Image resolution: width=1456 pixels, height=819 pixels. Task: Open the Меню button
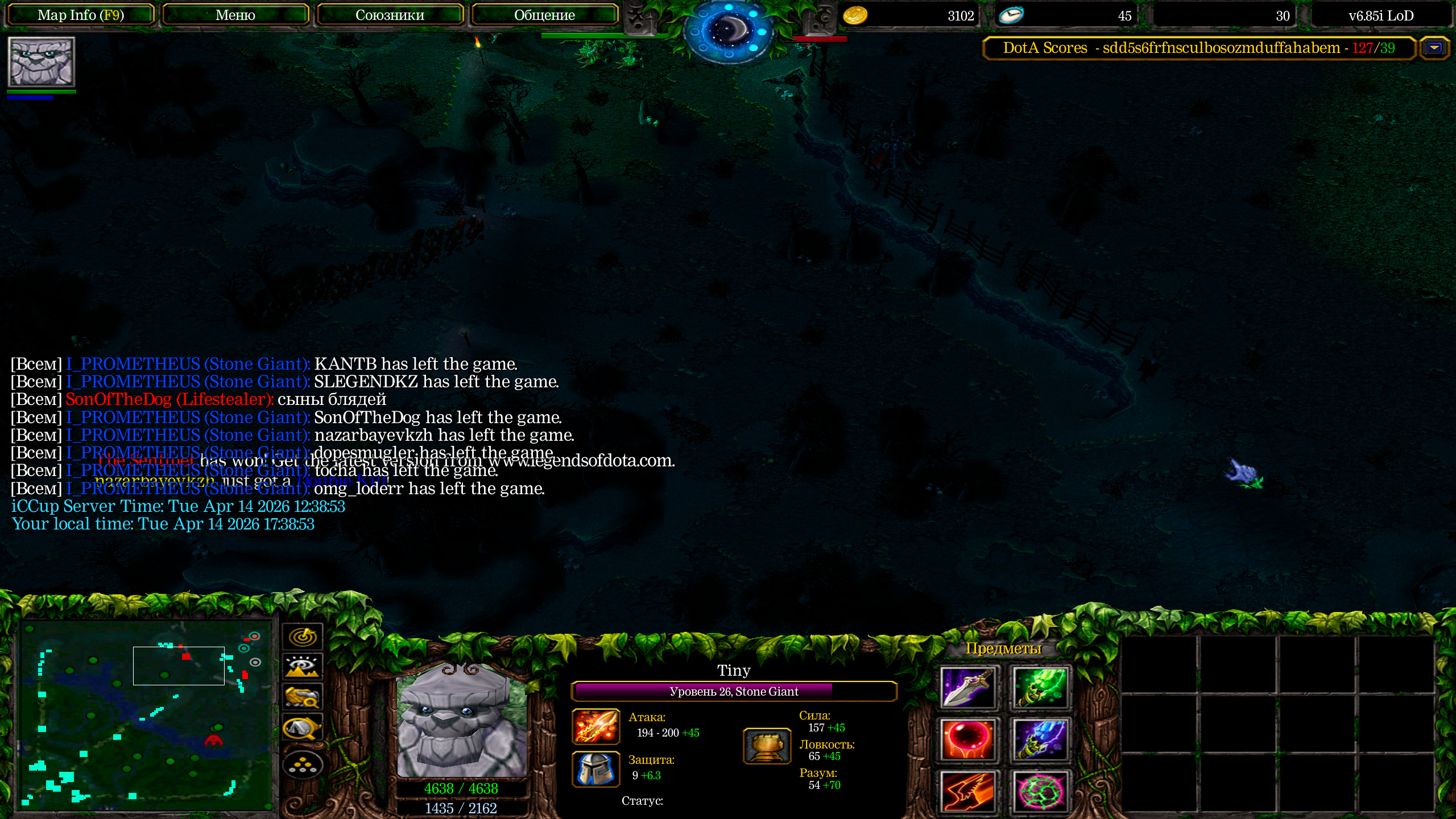click(x=235, y=15)
